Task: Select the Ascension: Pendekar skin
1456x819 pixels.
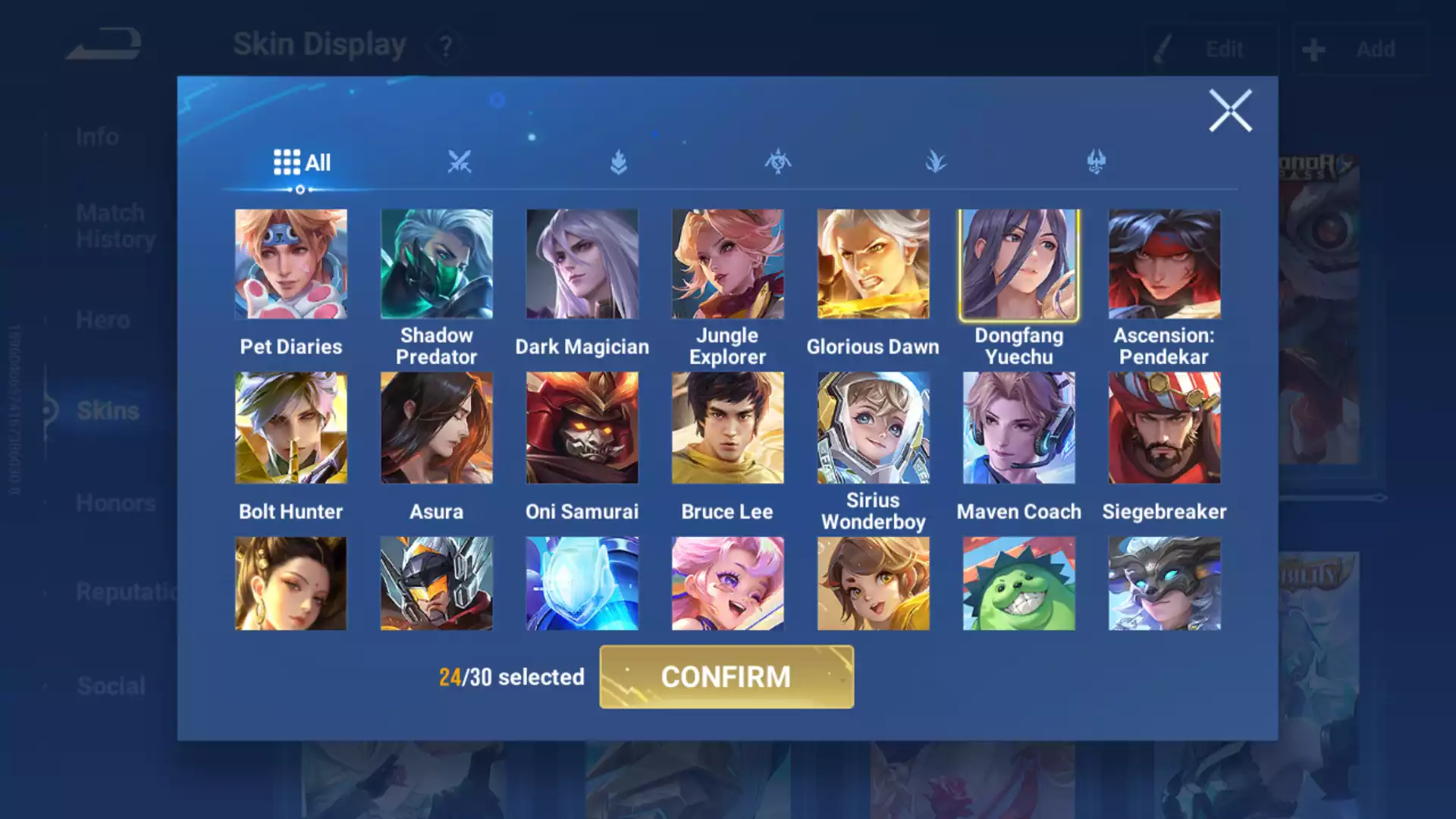Action: coord(1164,264)
